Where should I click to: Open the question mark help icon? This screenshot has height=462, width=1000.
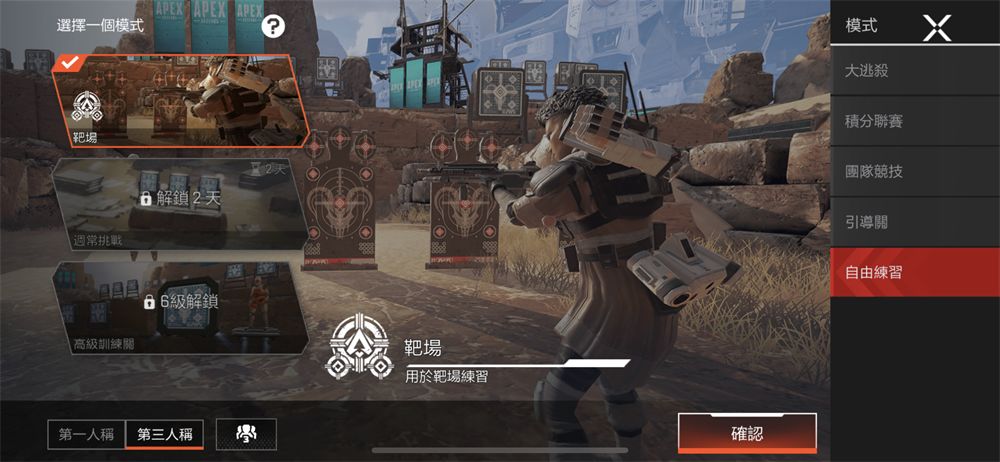point(274,26)
